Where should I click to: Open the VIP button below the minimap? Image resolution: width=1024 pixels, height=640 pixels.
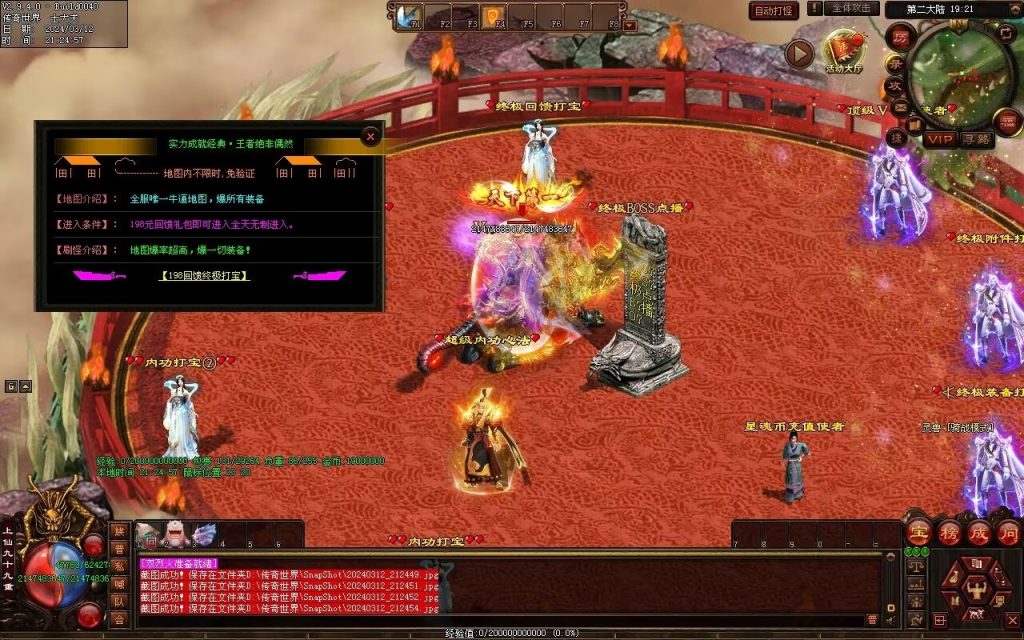click(x=939, y=139)
